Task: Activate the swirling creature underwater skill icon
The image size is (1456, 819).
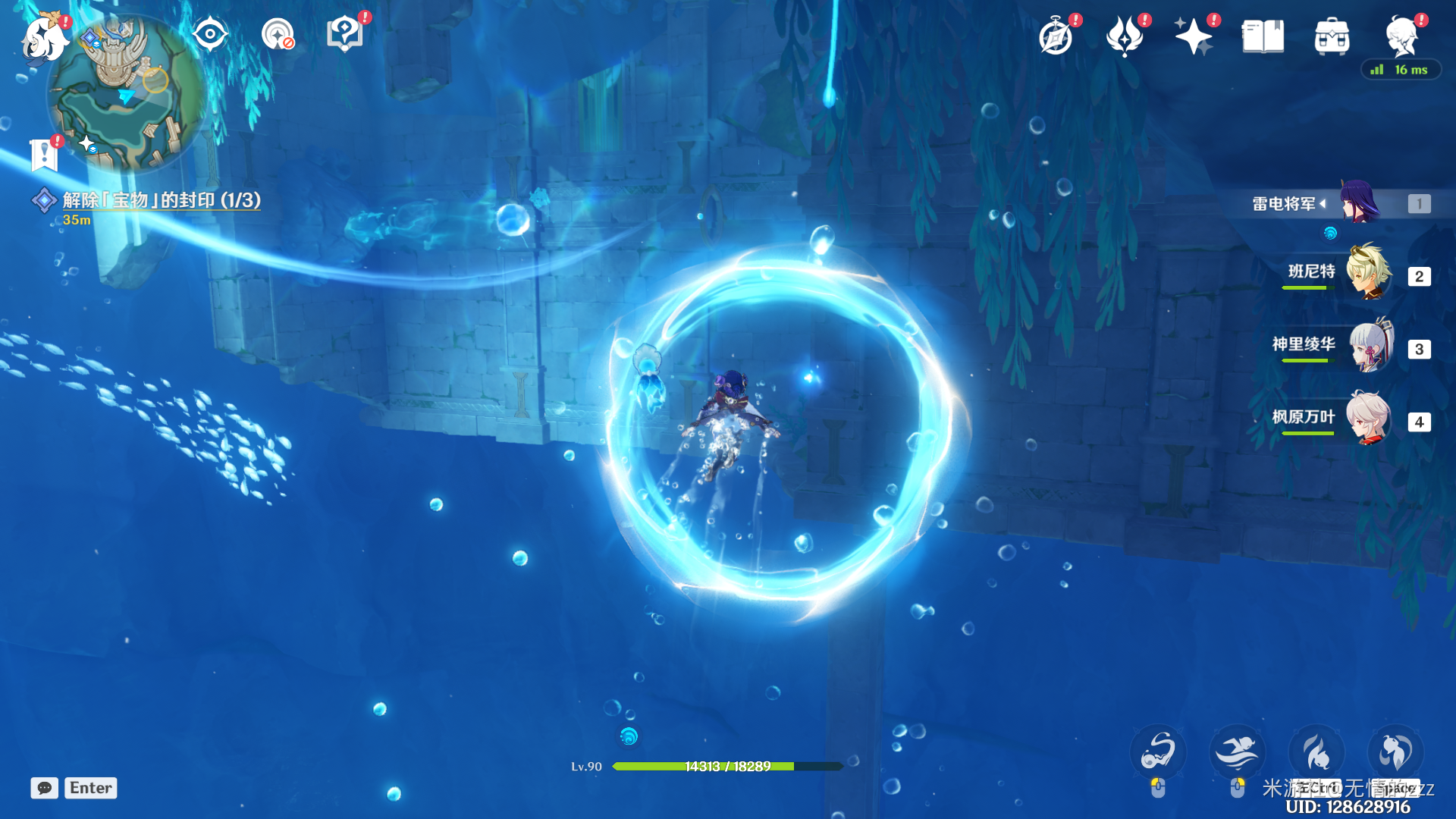Action: point(1158,752)
